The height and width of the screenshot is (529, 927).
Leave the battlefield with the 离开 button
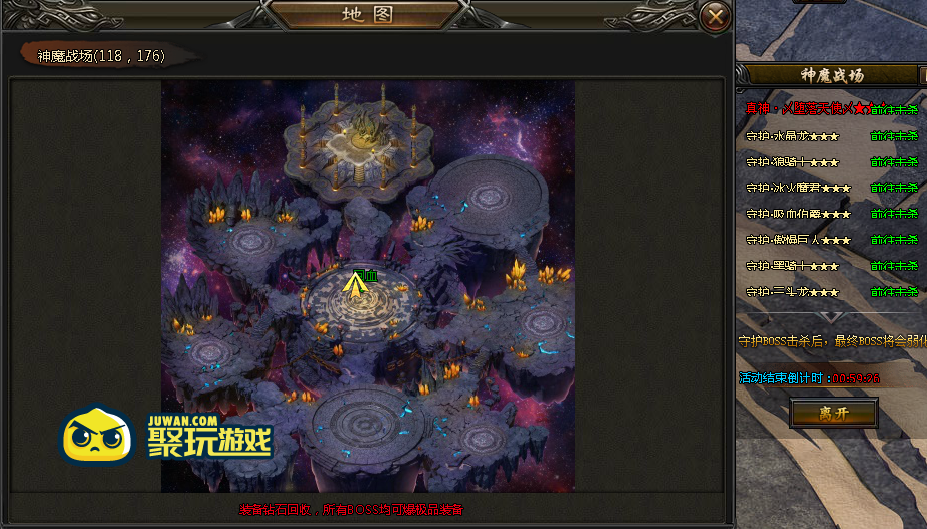833,413
